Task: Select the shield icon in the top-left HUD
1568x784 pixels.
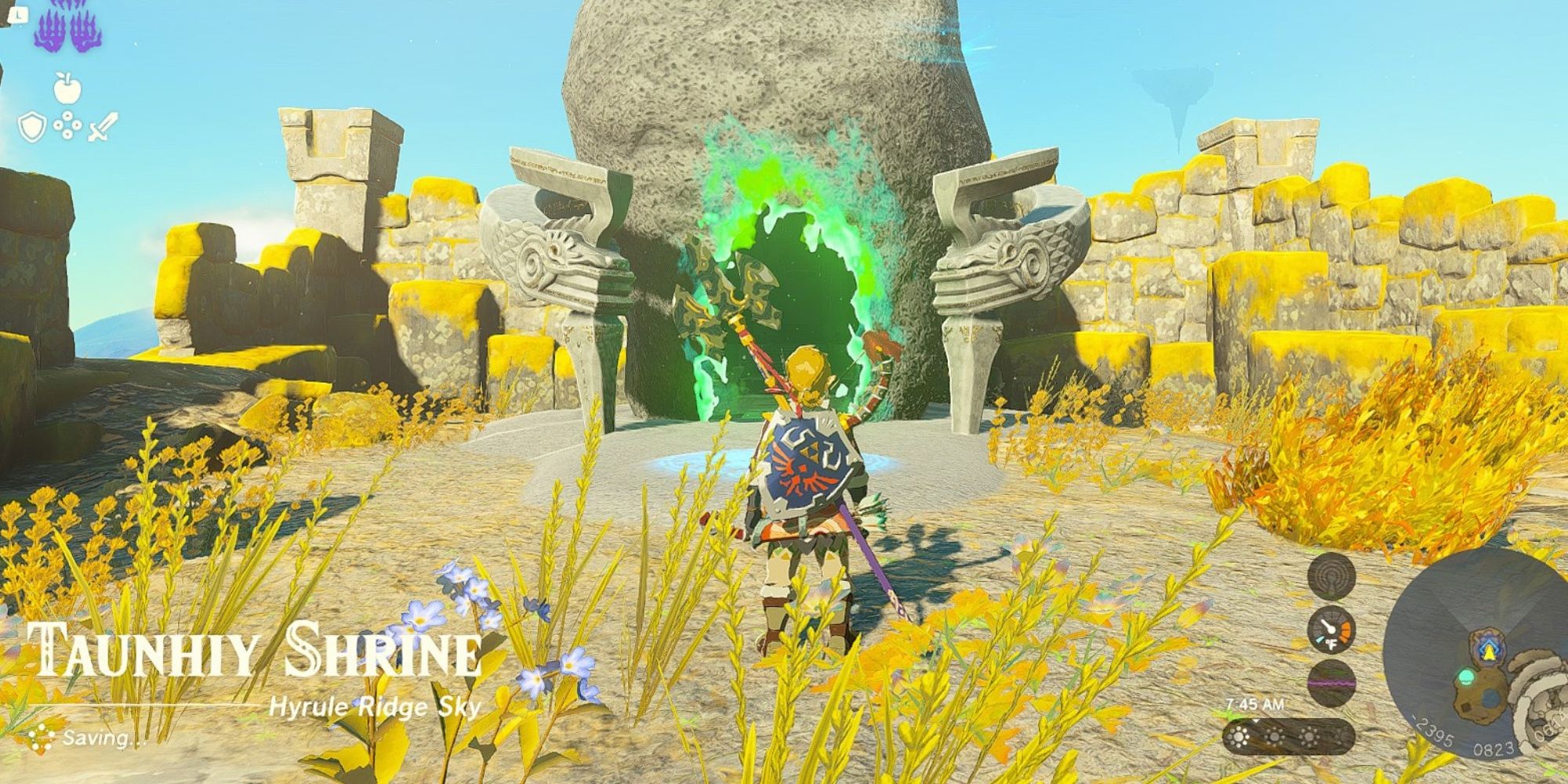Action: 31,127
